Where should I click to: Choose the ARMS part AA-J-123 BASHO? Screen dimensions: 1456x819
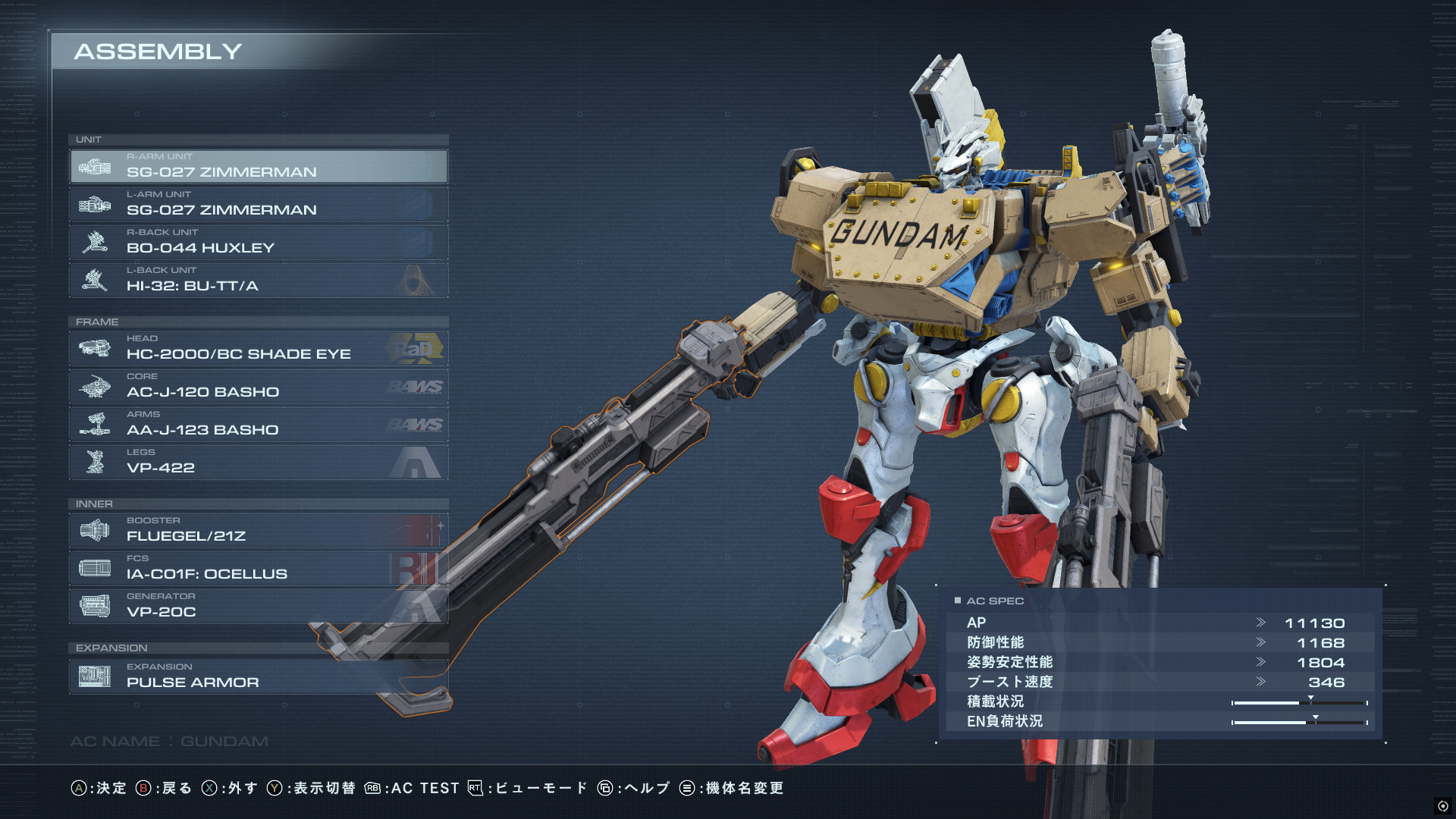coord(258,424)
